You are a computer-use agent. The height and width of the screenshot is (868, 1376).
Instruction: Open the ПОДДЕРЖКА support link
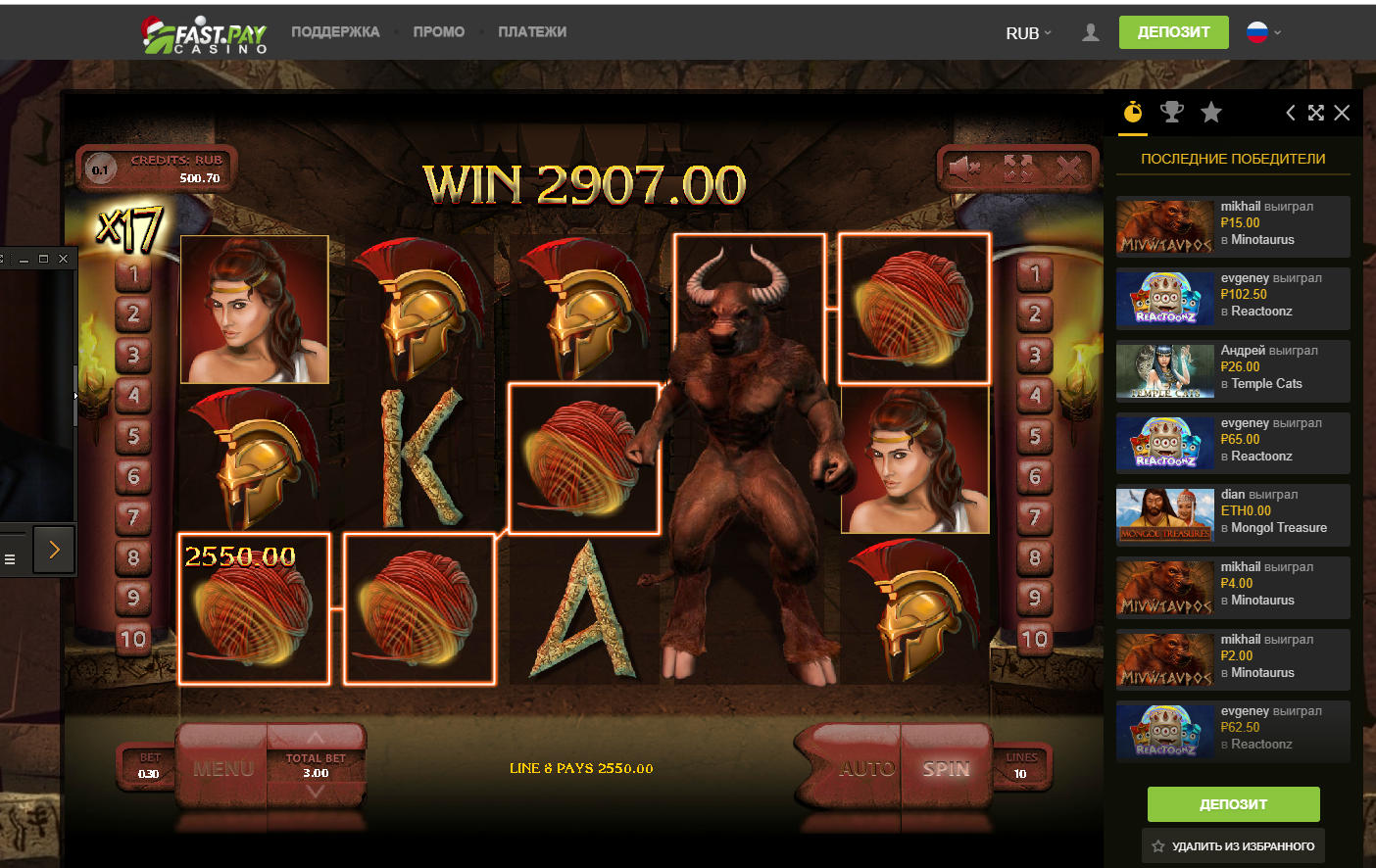pos(335,32)
